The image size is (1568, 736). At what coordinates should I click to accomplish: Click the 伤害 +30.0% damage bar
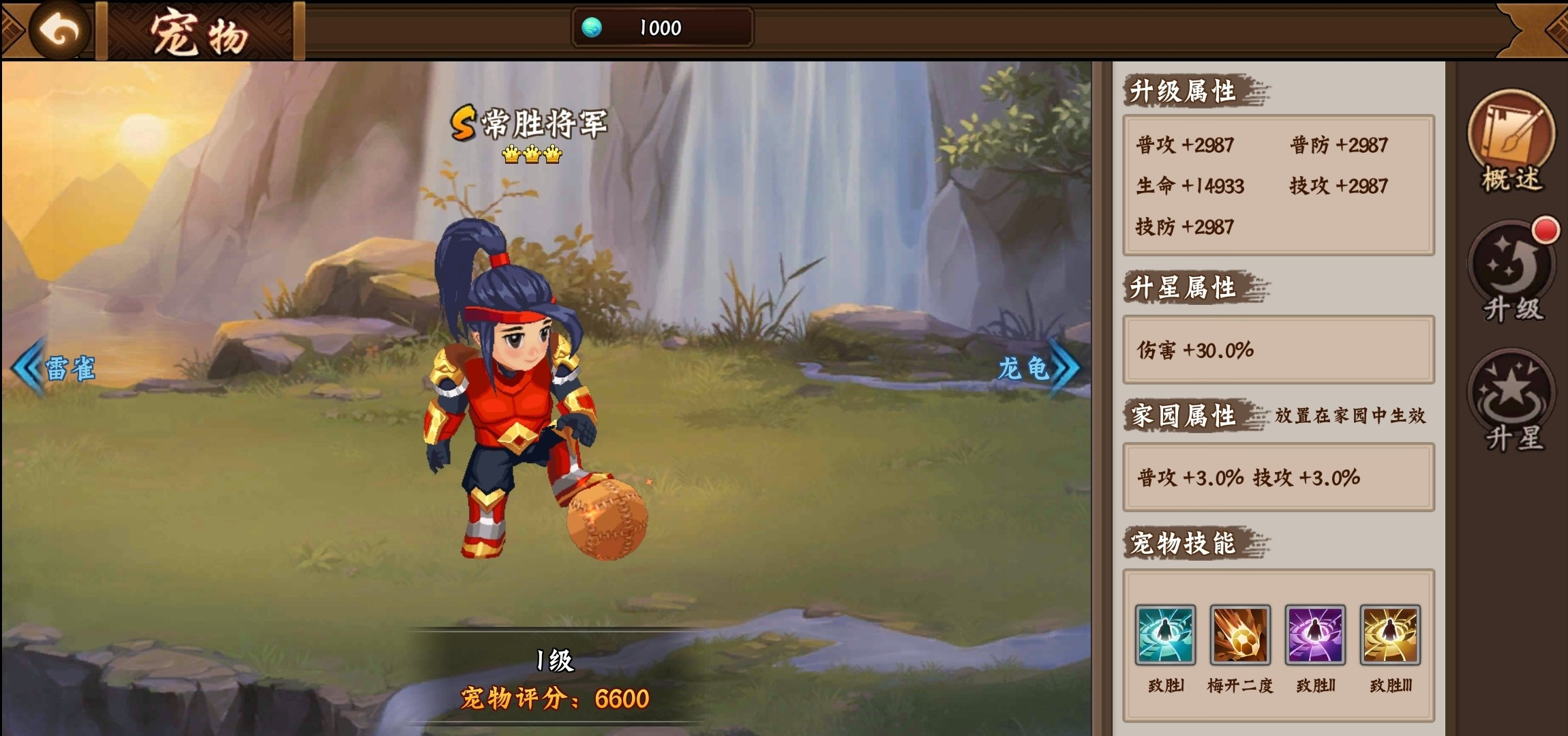point(1278,349)
